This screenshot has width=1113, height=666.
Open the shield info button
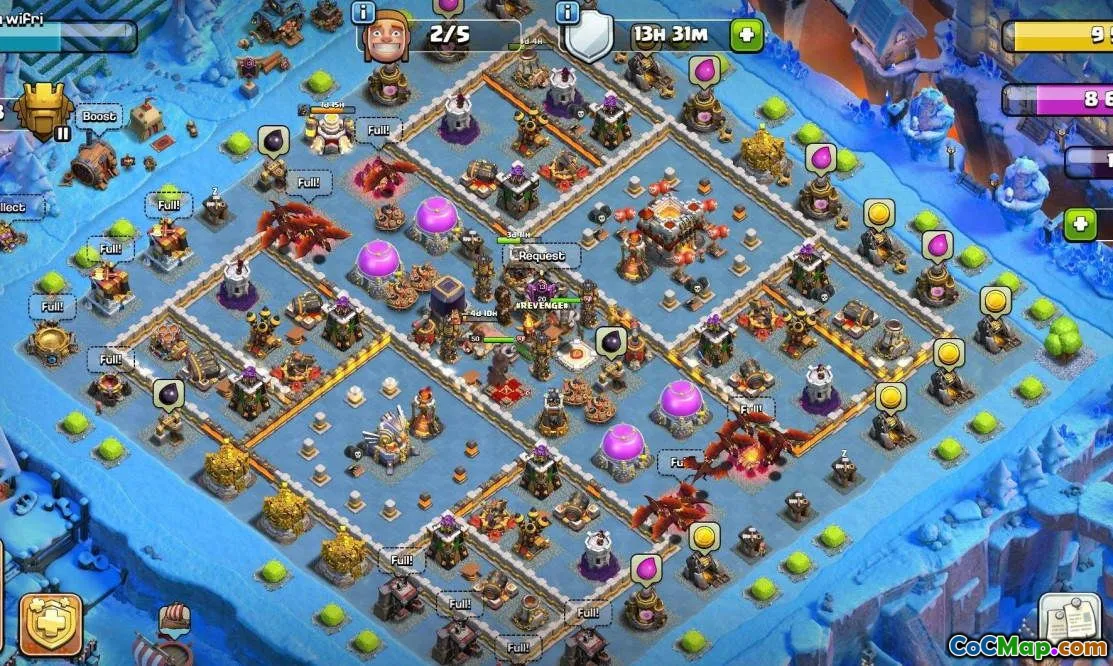point(568,12)
